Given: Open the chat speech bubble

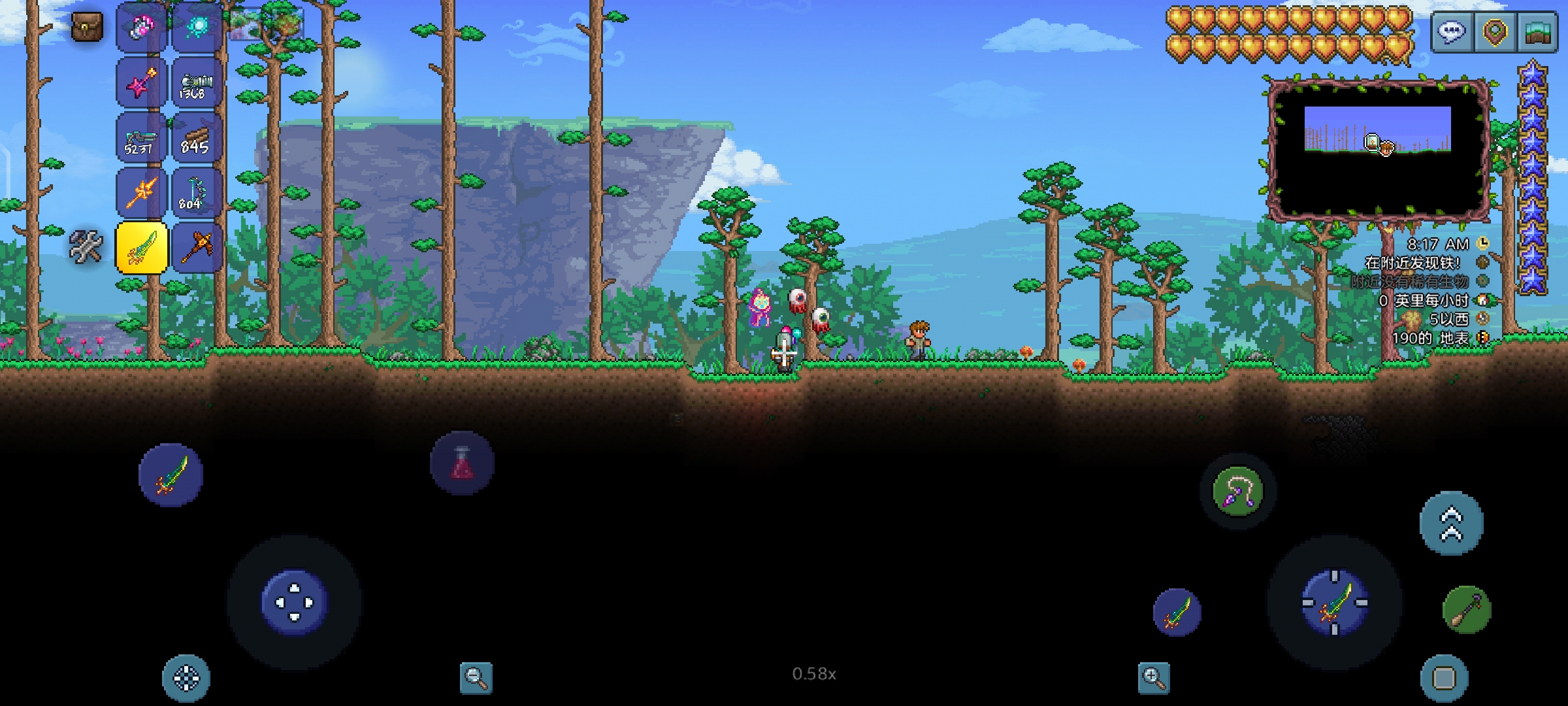Looking at the screenshot, I should [x=1452, y=32].
